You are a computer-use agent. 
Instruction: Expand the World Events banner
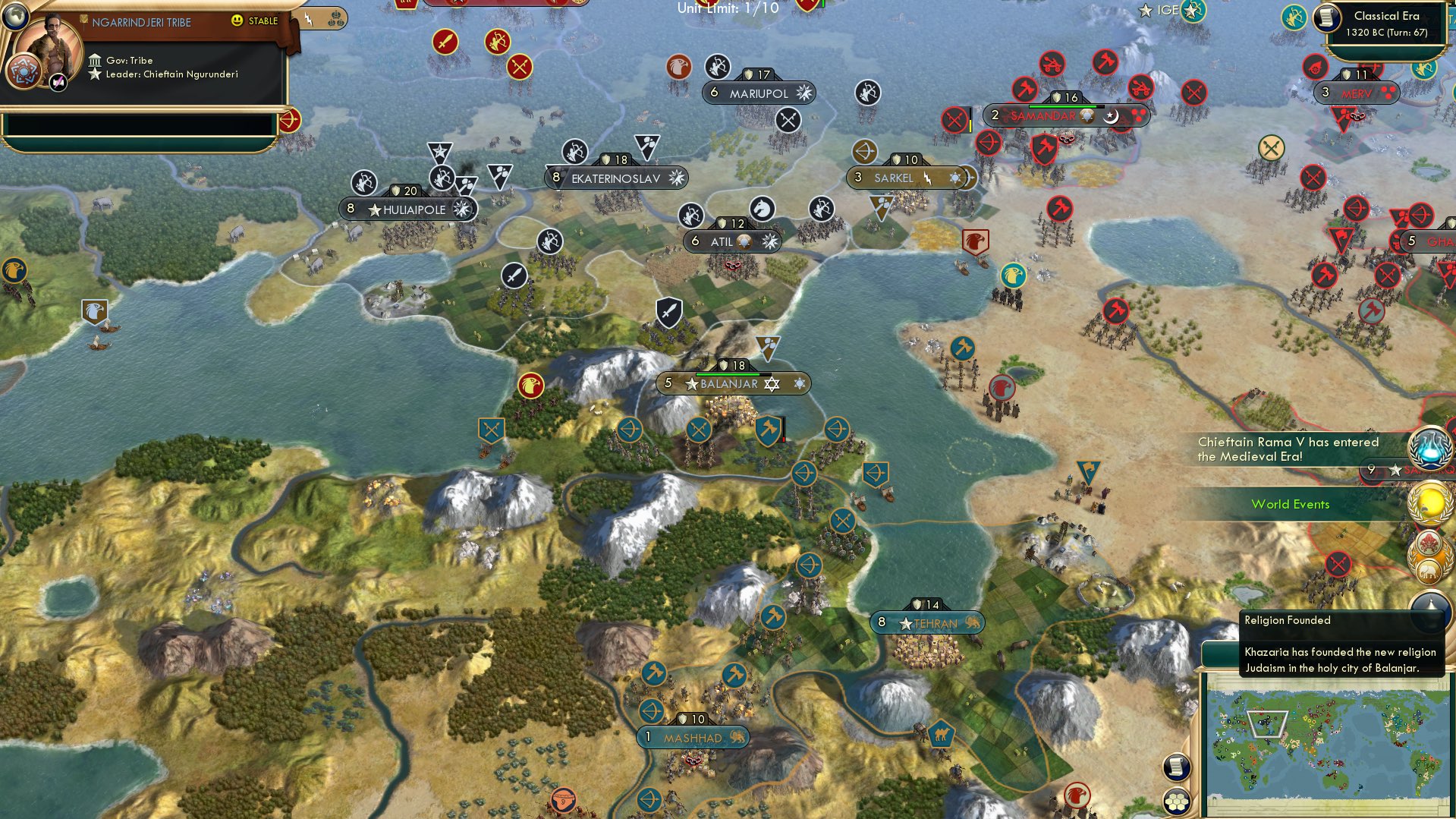click(x=1291, y=503)
